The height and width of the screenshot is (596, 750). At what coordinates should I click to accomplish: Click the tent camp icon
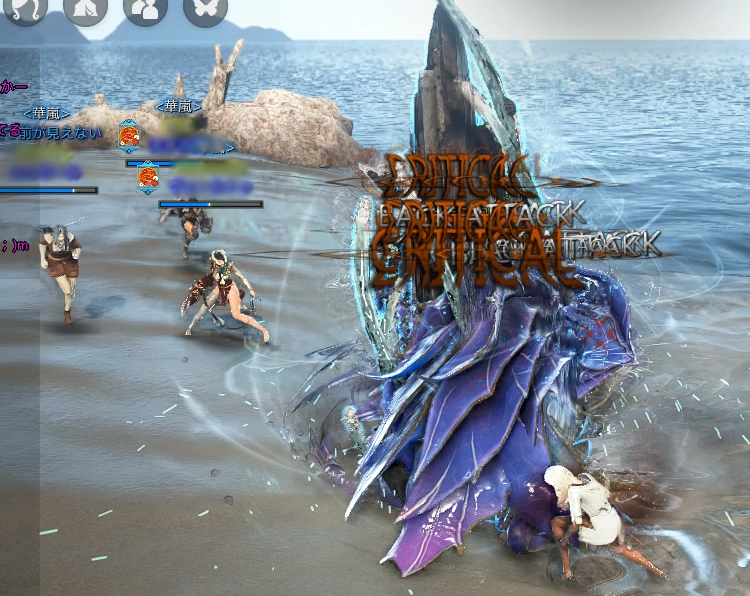click(x=85, y=8)
